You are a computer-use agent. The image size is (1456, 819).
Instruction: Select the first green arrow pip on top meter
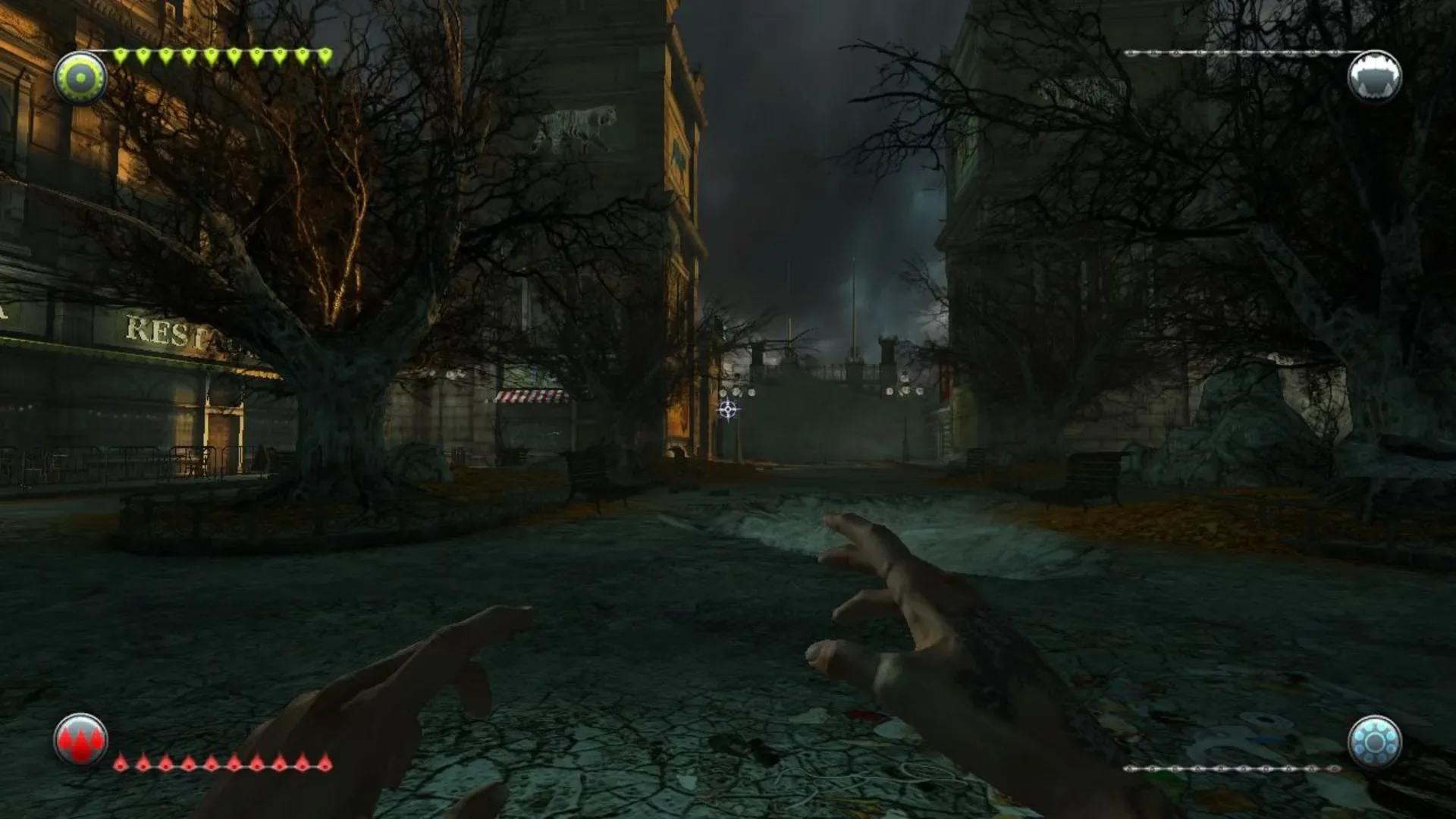pos(121,53)
